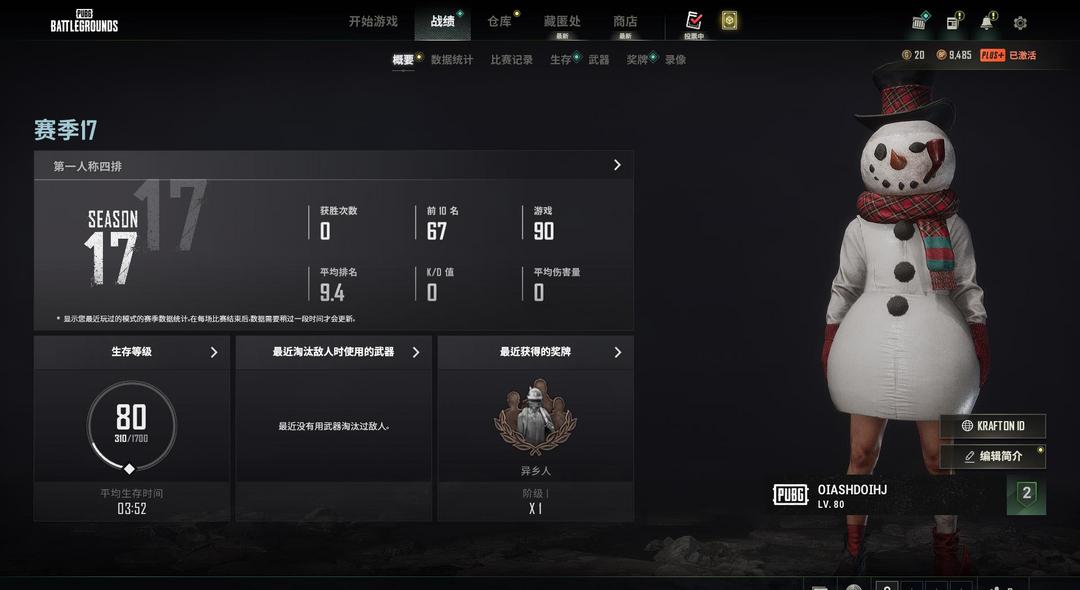
Task: Open the 投票中 voting checklist icon
Action: point(694,21)
